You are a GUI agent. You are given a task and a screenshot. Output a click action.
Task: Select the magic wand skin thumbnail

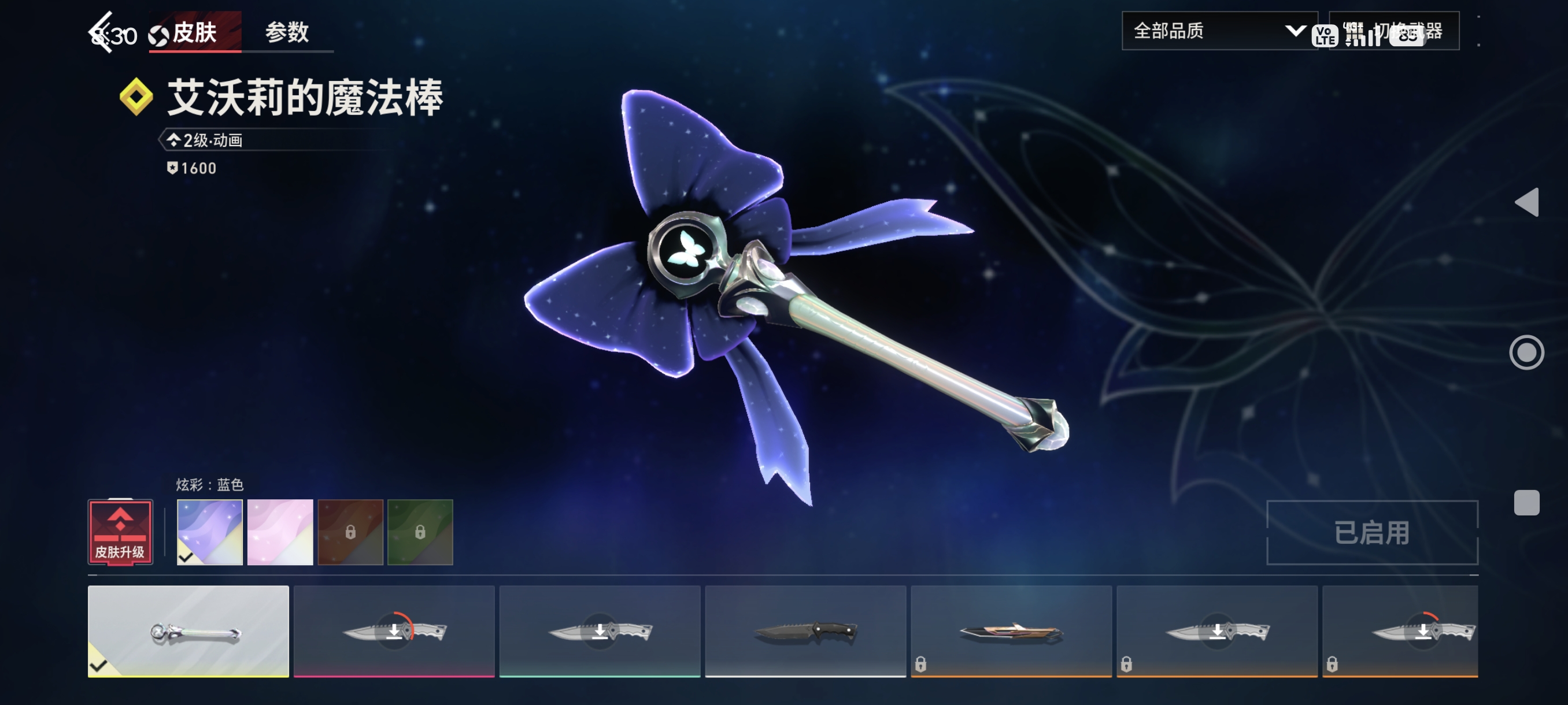188,631
